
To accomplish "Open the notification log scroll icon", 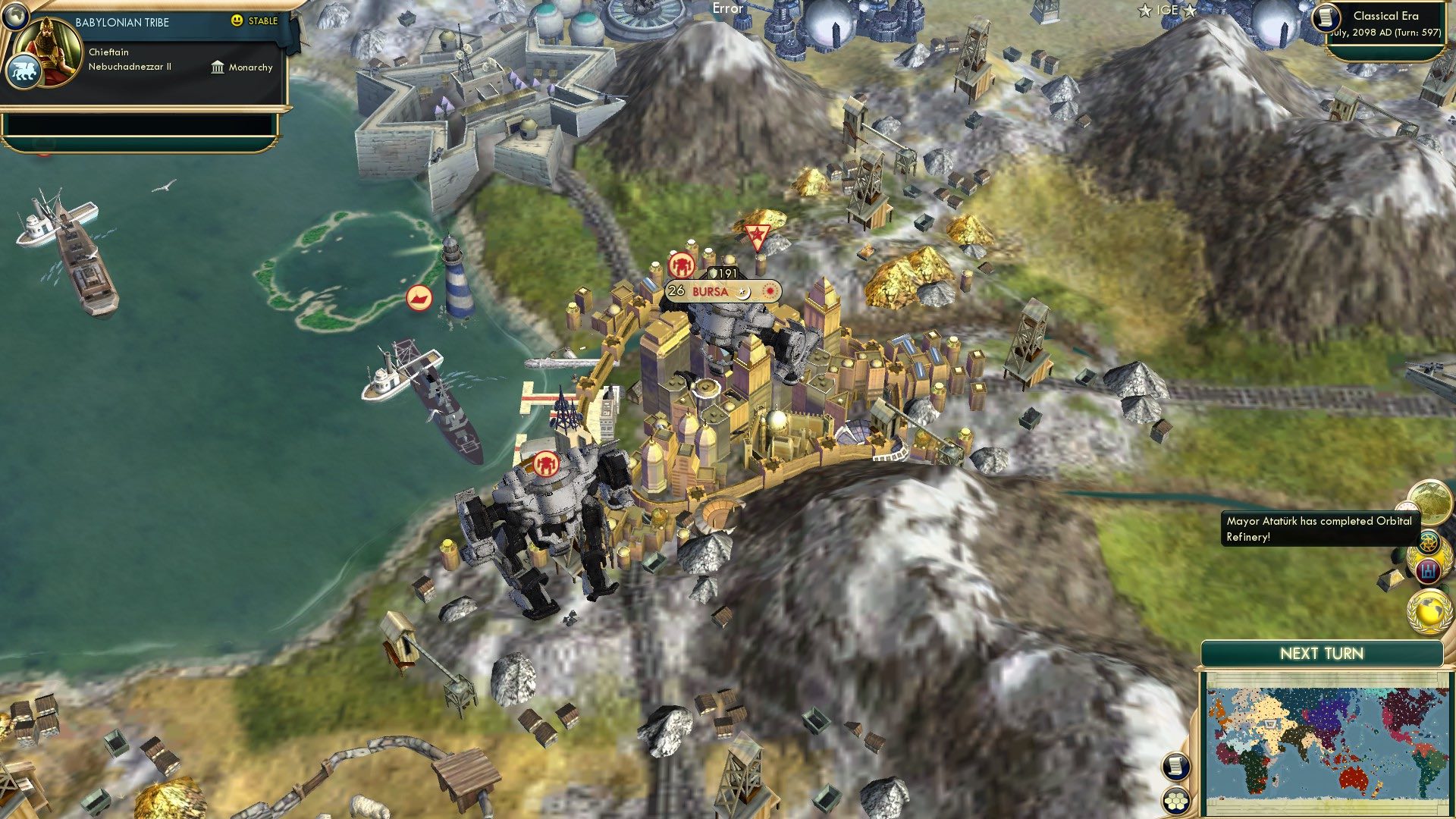I will point(1175,767).
